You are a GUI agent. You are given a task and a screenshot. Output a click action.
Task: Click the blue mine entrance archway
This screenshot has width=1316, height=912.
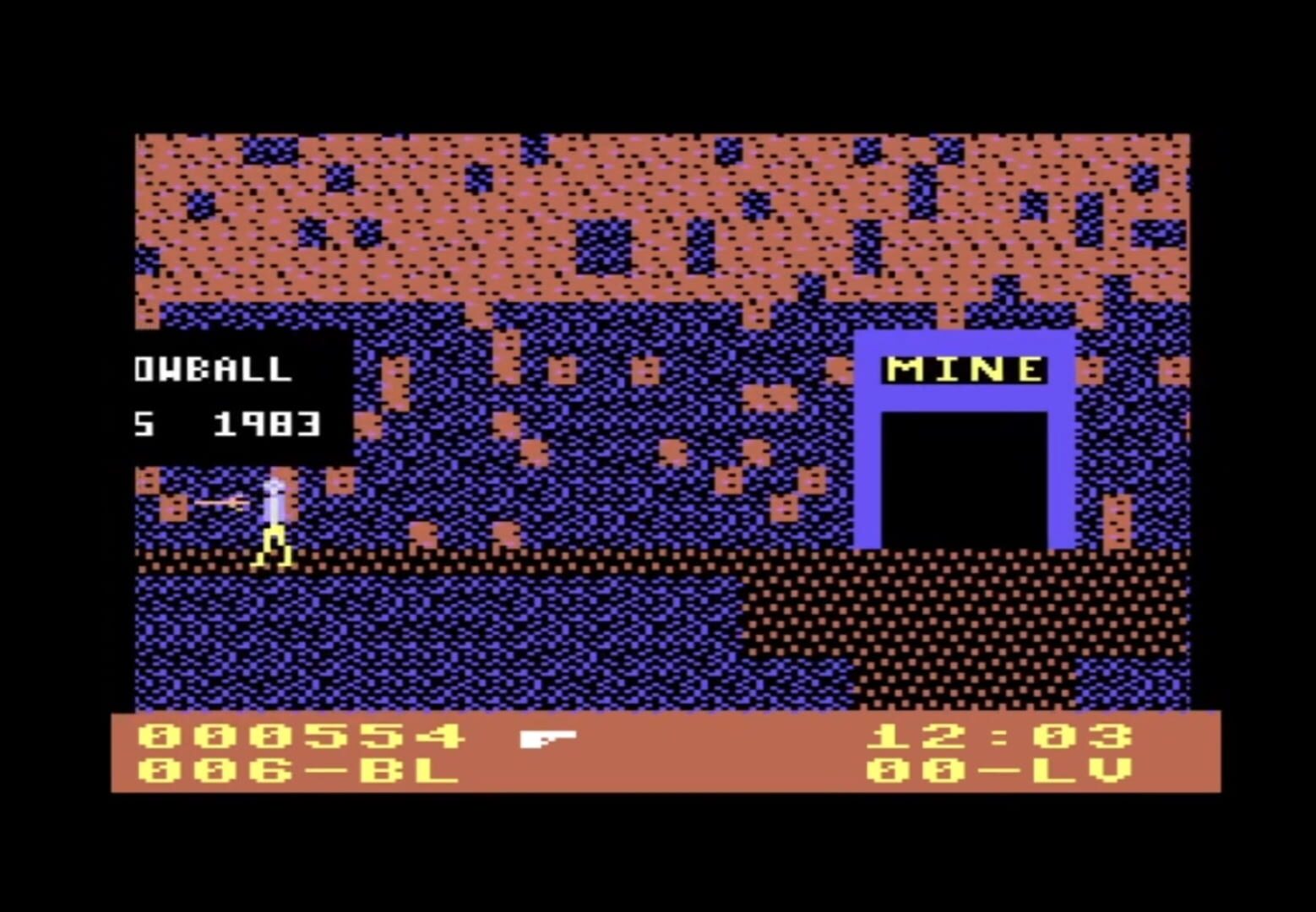872,464
